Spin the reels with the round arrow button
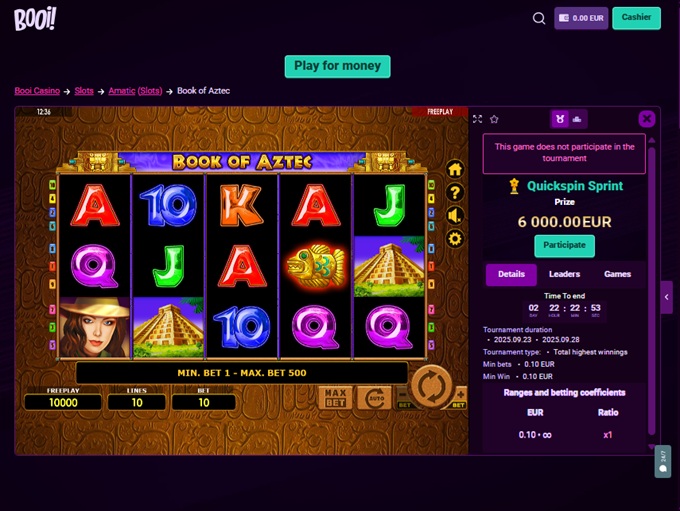The image size is (680, 511). pyautogui.click(x=432, y=385)
